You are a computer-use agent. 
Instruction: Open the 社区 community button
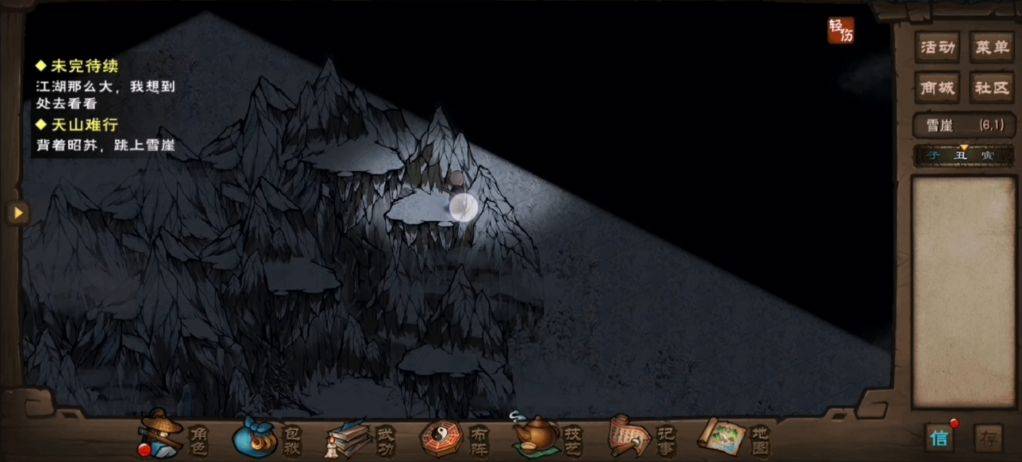pos(991,88)
